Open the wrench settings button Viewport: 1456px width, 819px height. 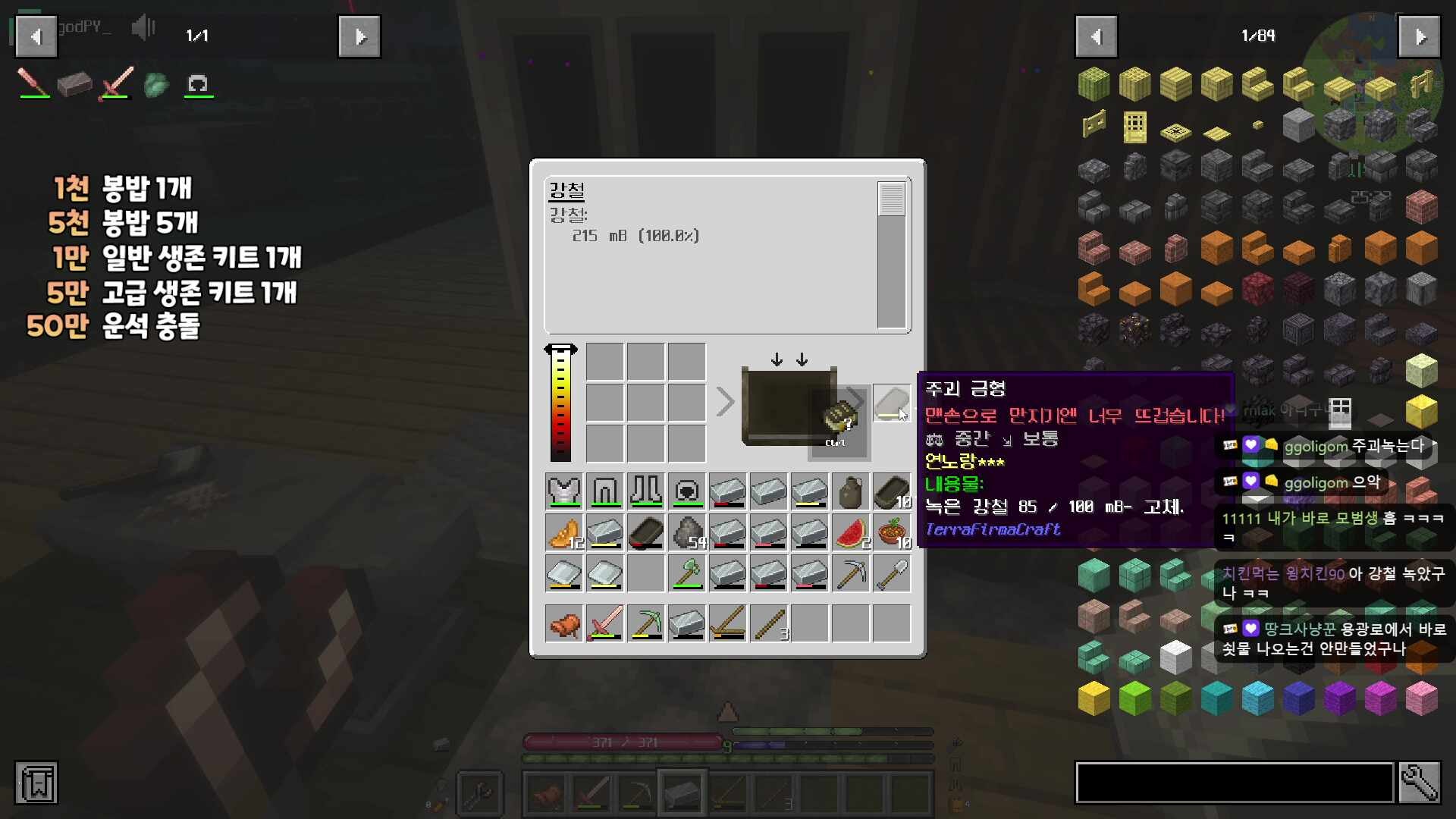(1419, 783)
